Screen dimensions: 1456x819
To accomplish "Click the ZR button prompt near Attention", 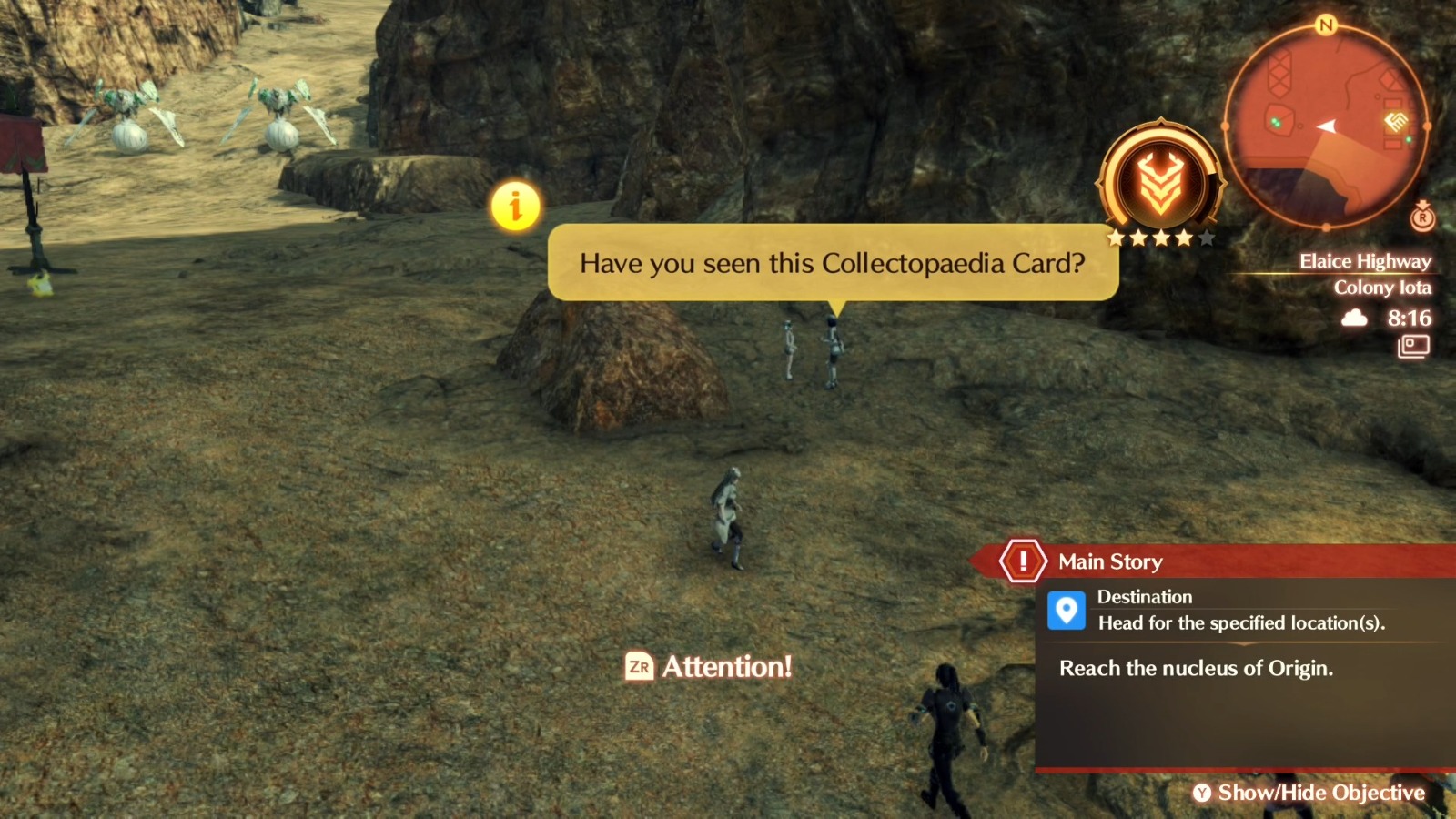I will pyautogui.click(x=640, y=667).
